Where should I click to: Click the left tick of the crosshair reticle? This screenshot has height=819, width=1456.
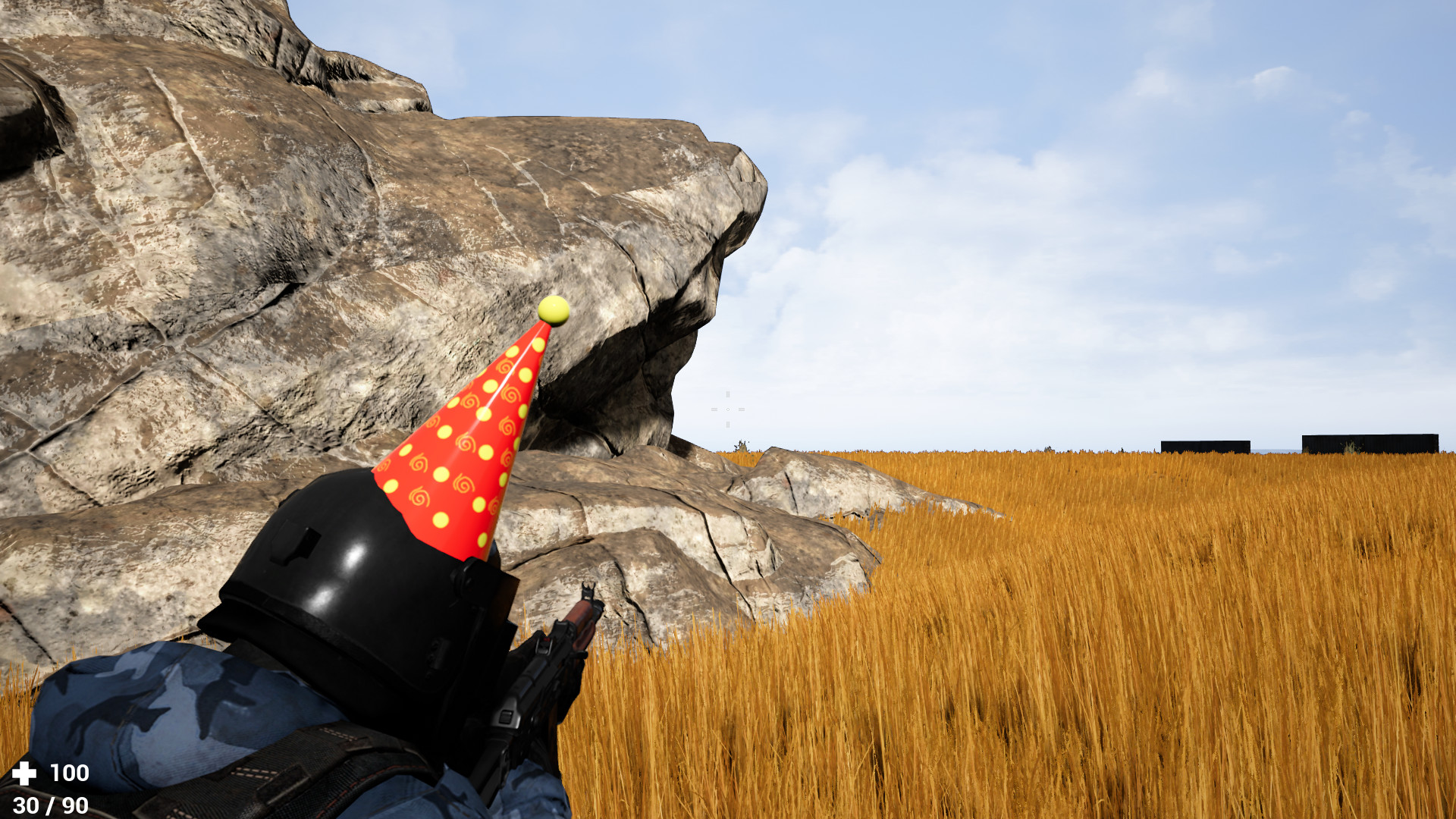[x=714, y=409]
